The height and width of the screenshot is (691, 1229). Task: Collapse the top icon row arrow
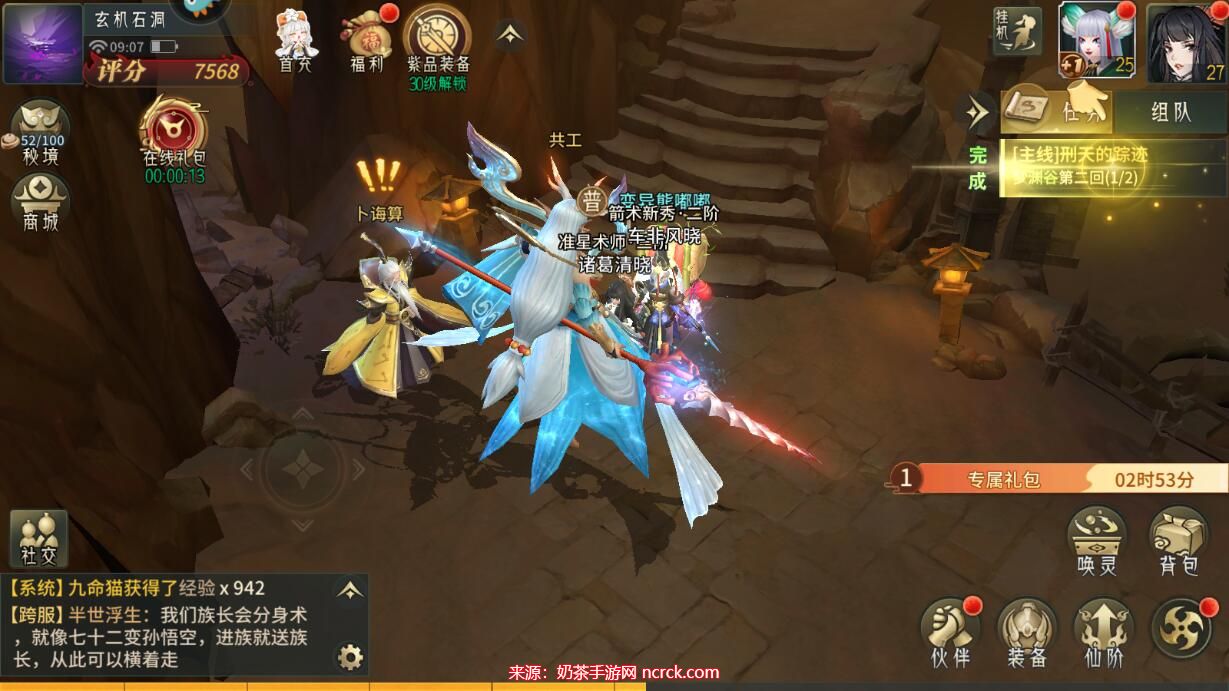pos(511,35)
